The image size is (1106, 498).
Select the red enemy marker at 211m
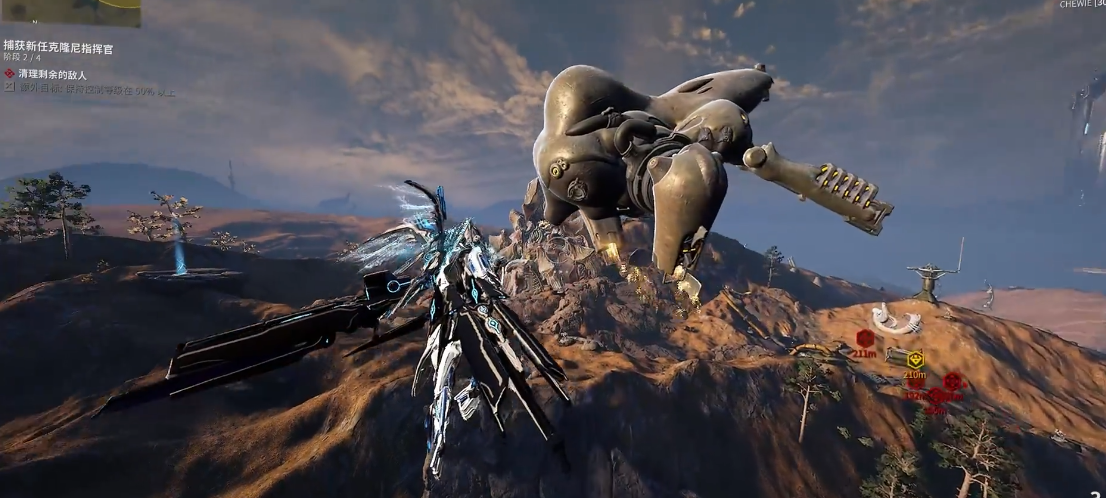click(x=865, y=338)
